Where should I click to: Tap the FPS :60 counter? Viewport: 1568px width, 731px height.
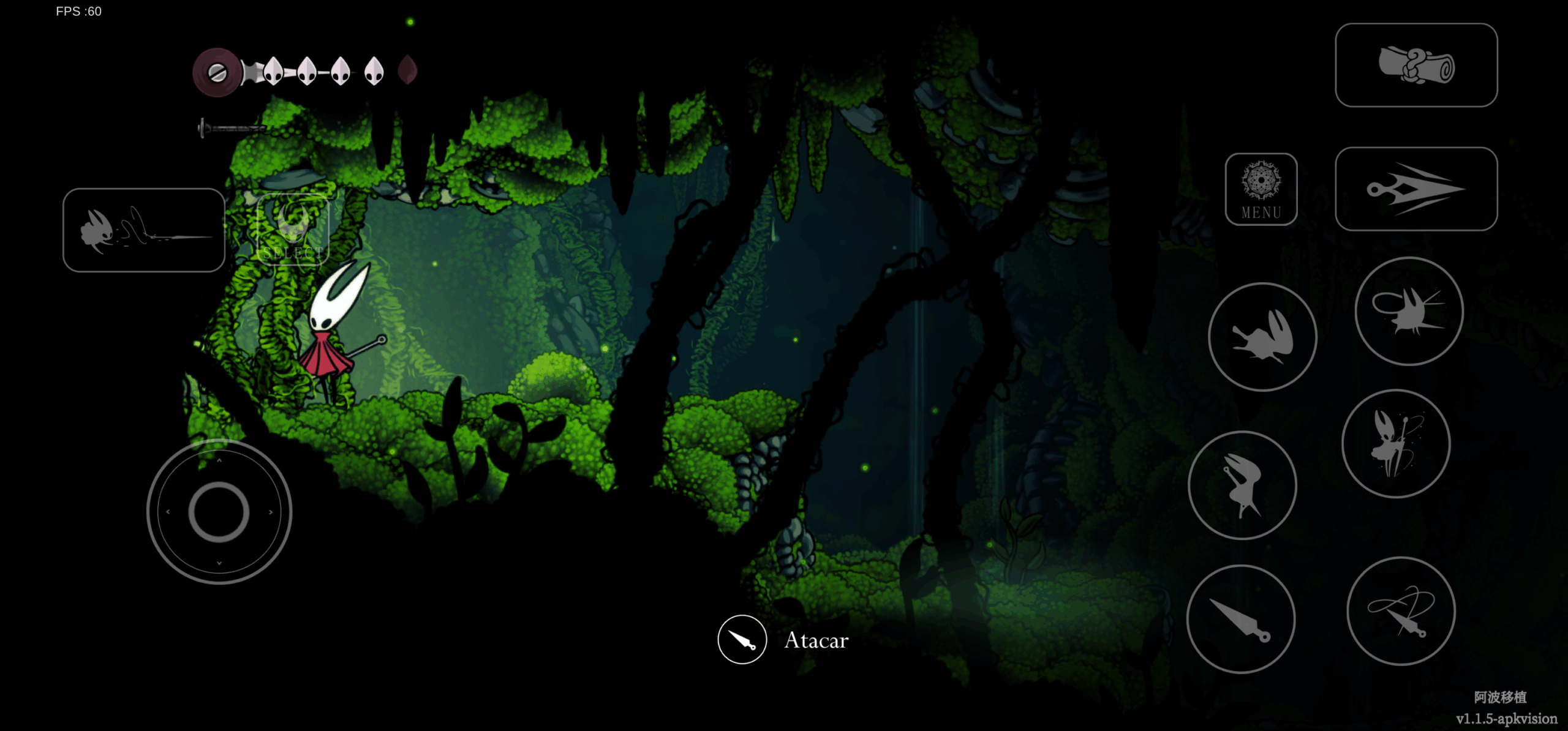click(78, 10)
